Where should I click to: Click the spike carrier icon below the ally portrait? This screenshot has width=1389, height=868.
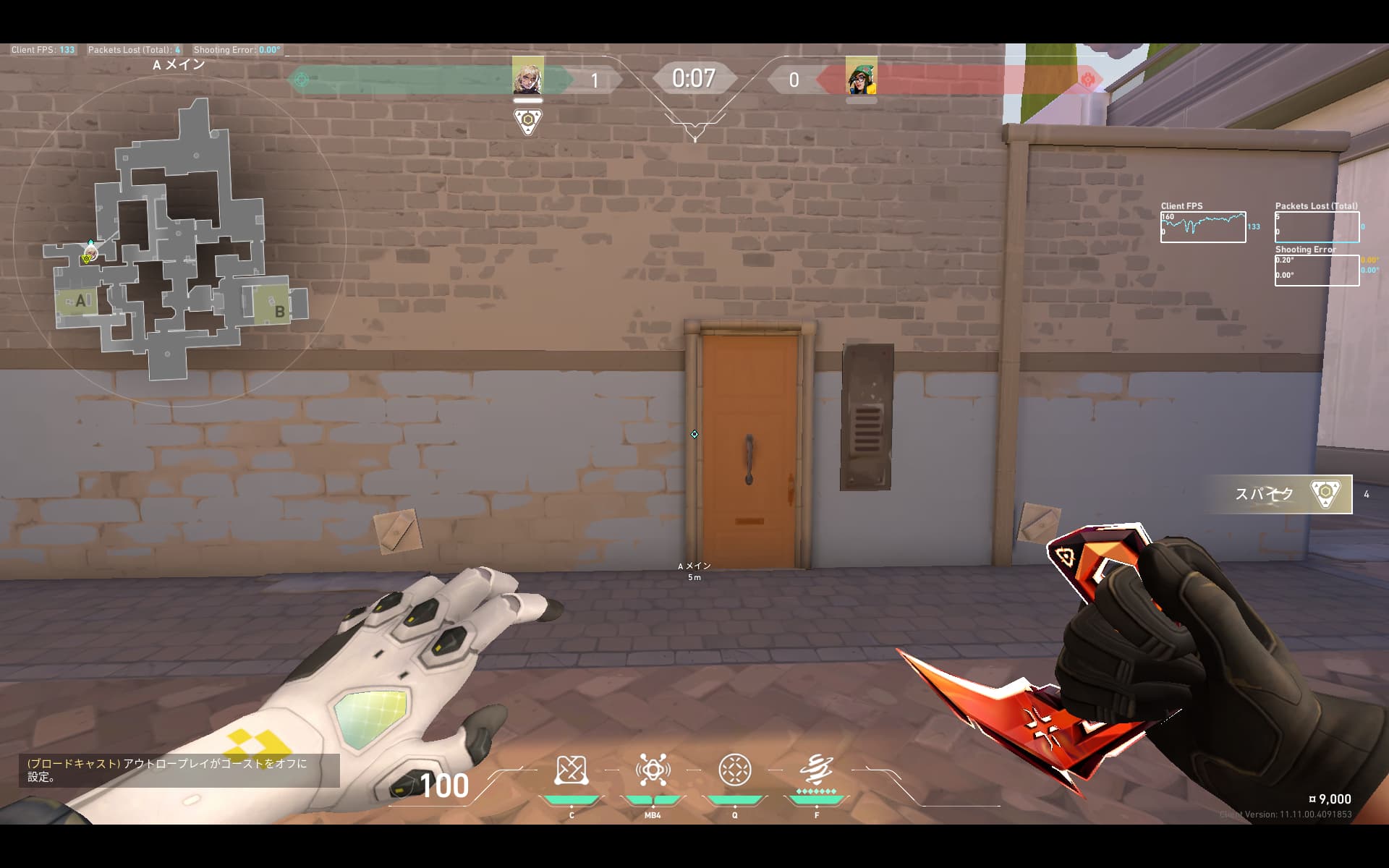click(528, 121)
